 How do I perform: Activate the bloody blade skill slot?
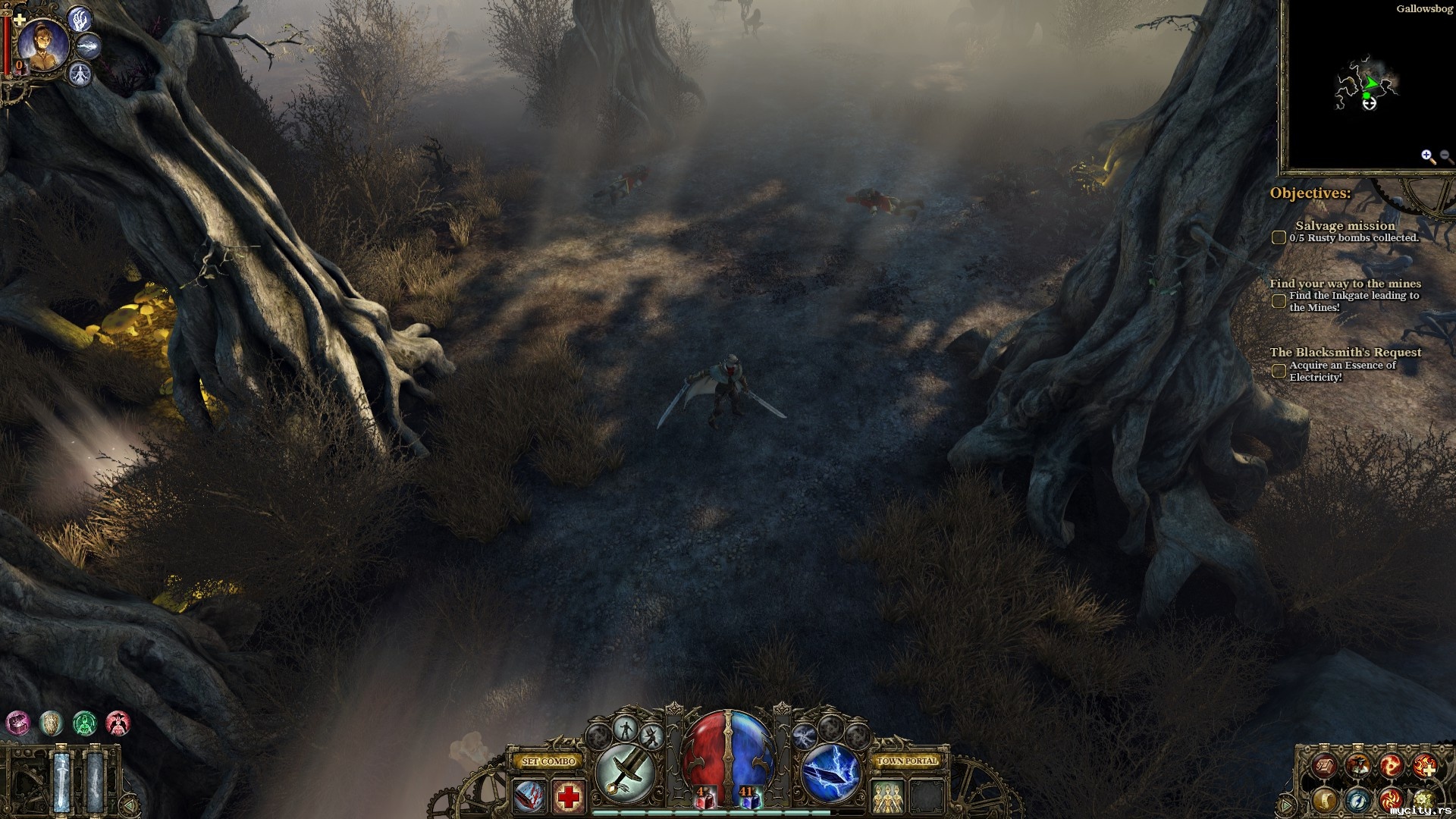pyautogui.click(x=529, y=797)
